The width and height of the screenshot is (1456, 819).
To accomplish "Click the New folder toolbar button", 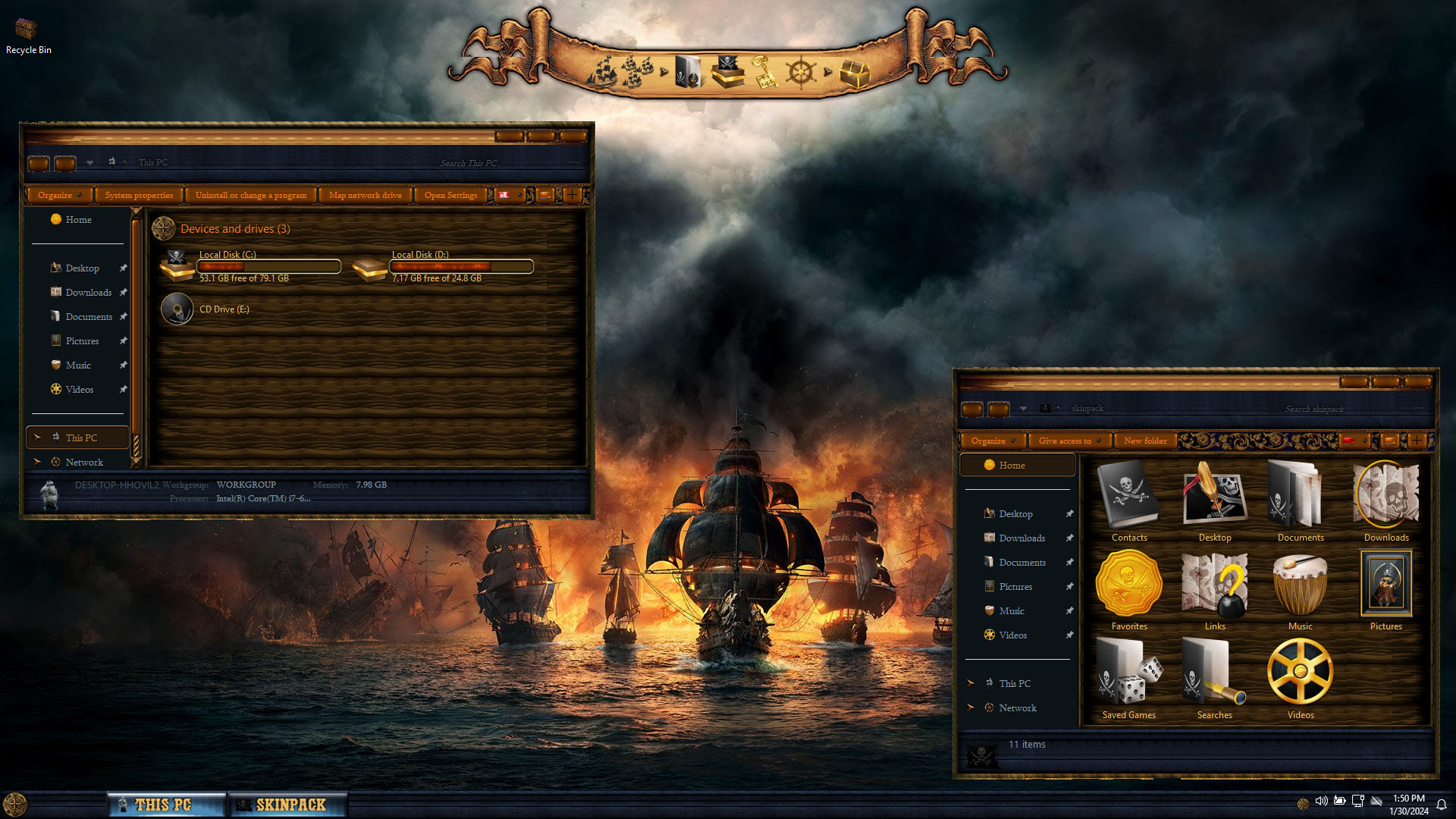I will point(1145,441).
